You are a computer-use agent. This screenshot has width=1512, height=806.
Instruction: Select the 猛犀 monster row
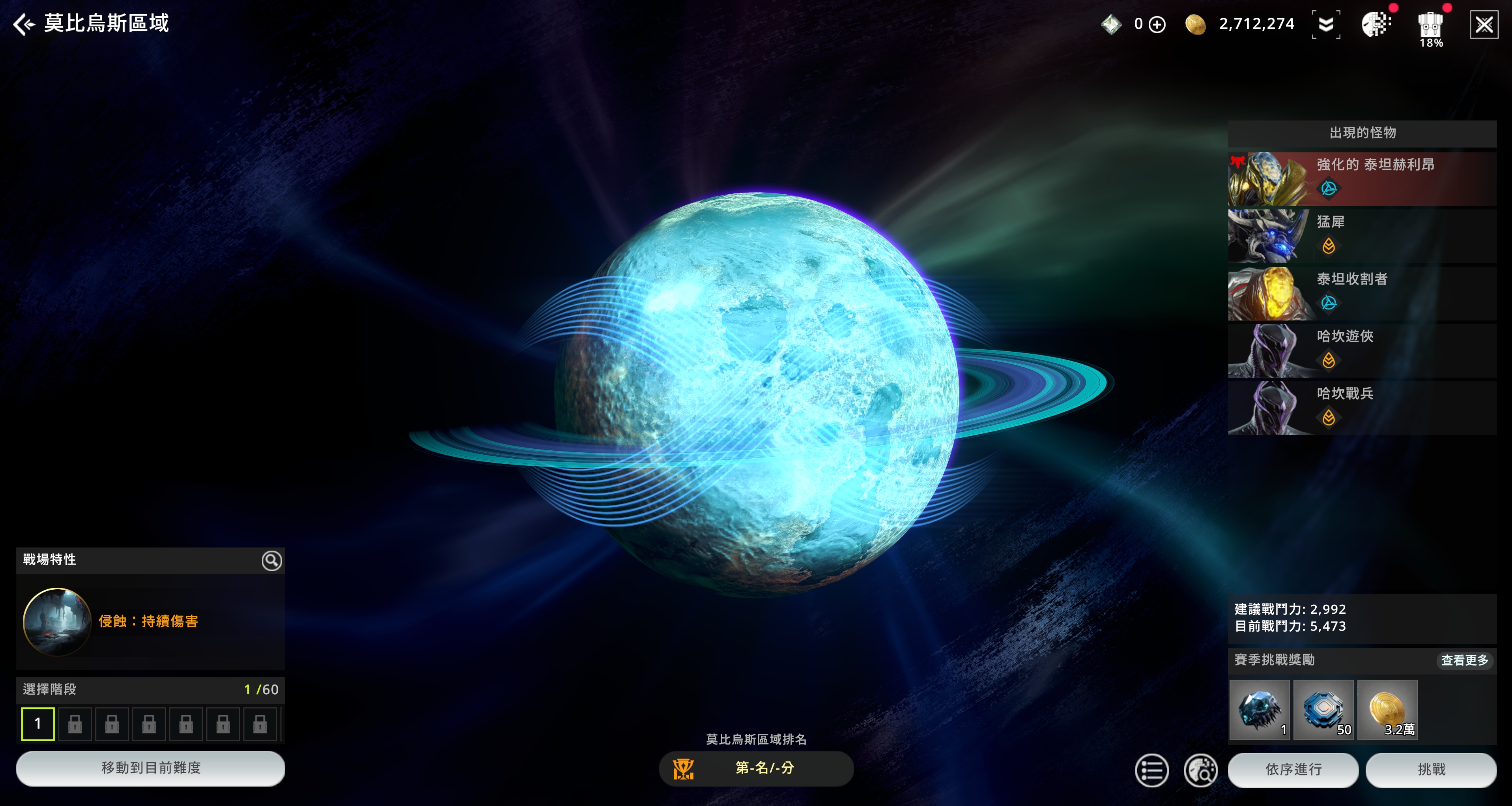click(1362, 236)
